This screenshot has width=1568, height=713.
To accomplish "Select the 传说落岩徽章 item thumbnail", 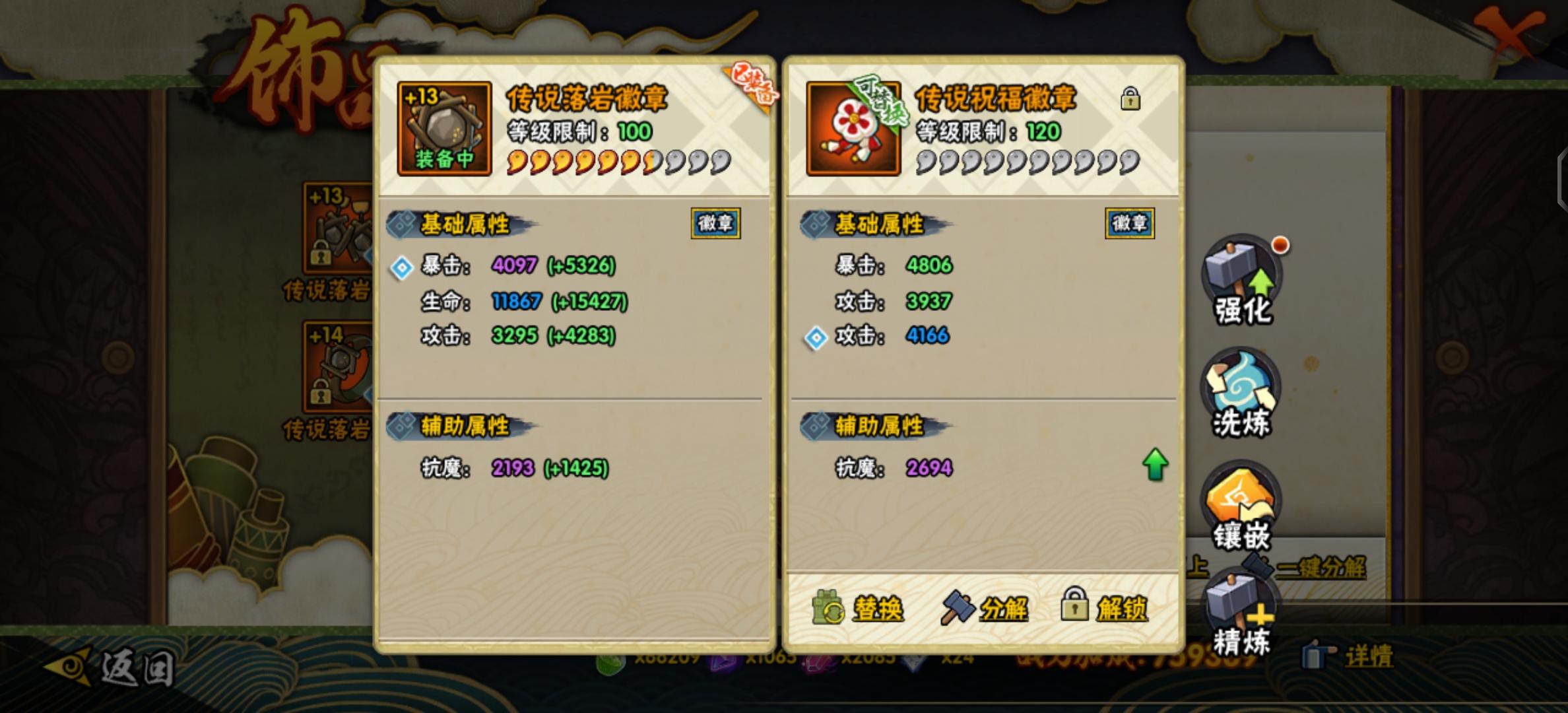I will (444, 127).
